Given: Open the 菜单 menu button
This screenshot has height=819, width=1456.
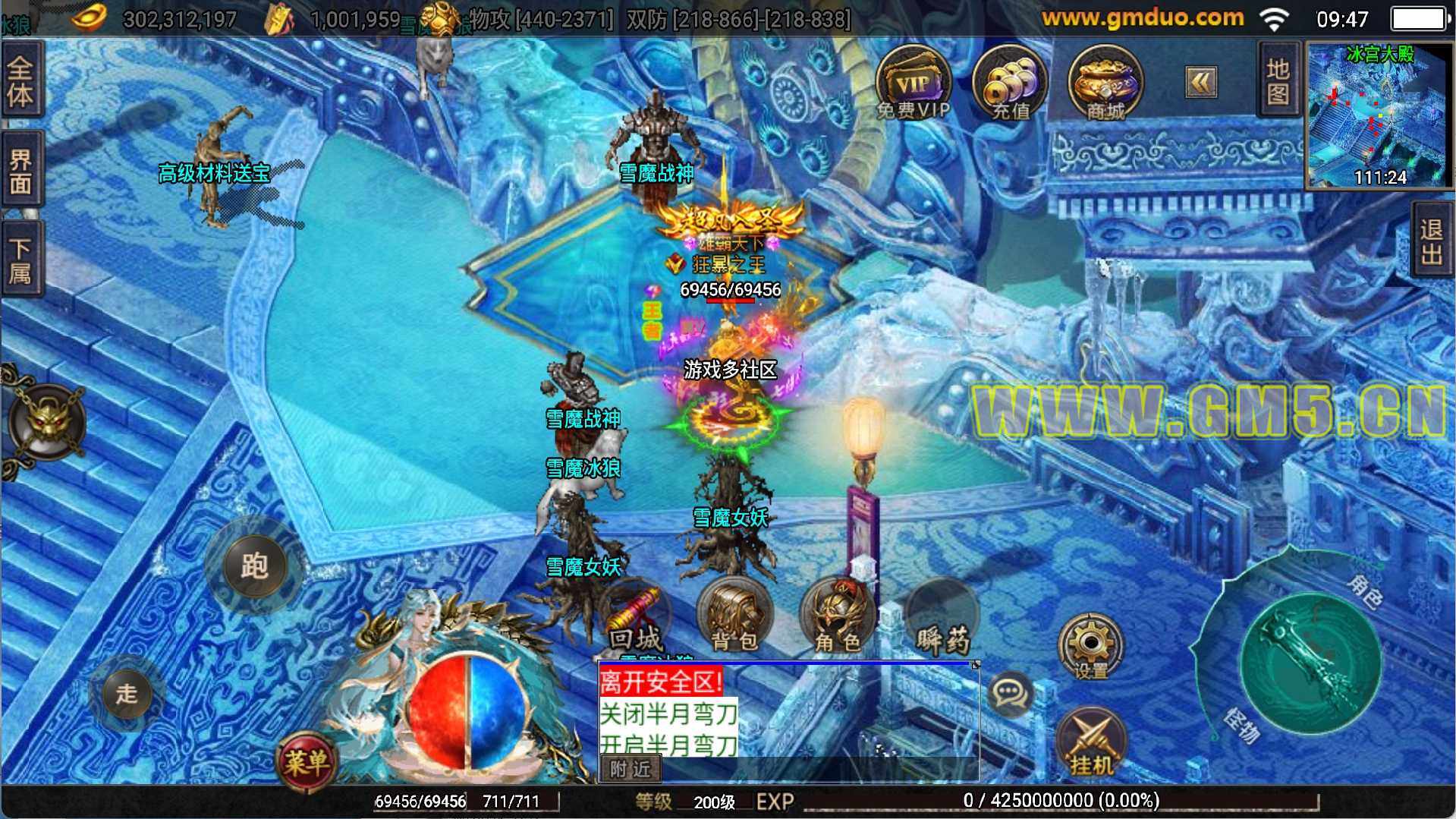Looking at the screenshot, I should [306, 761].
